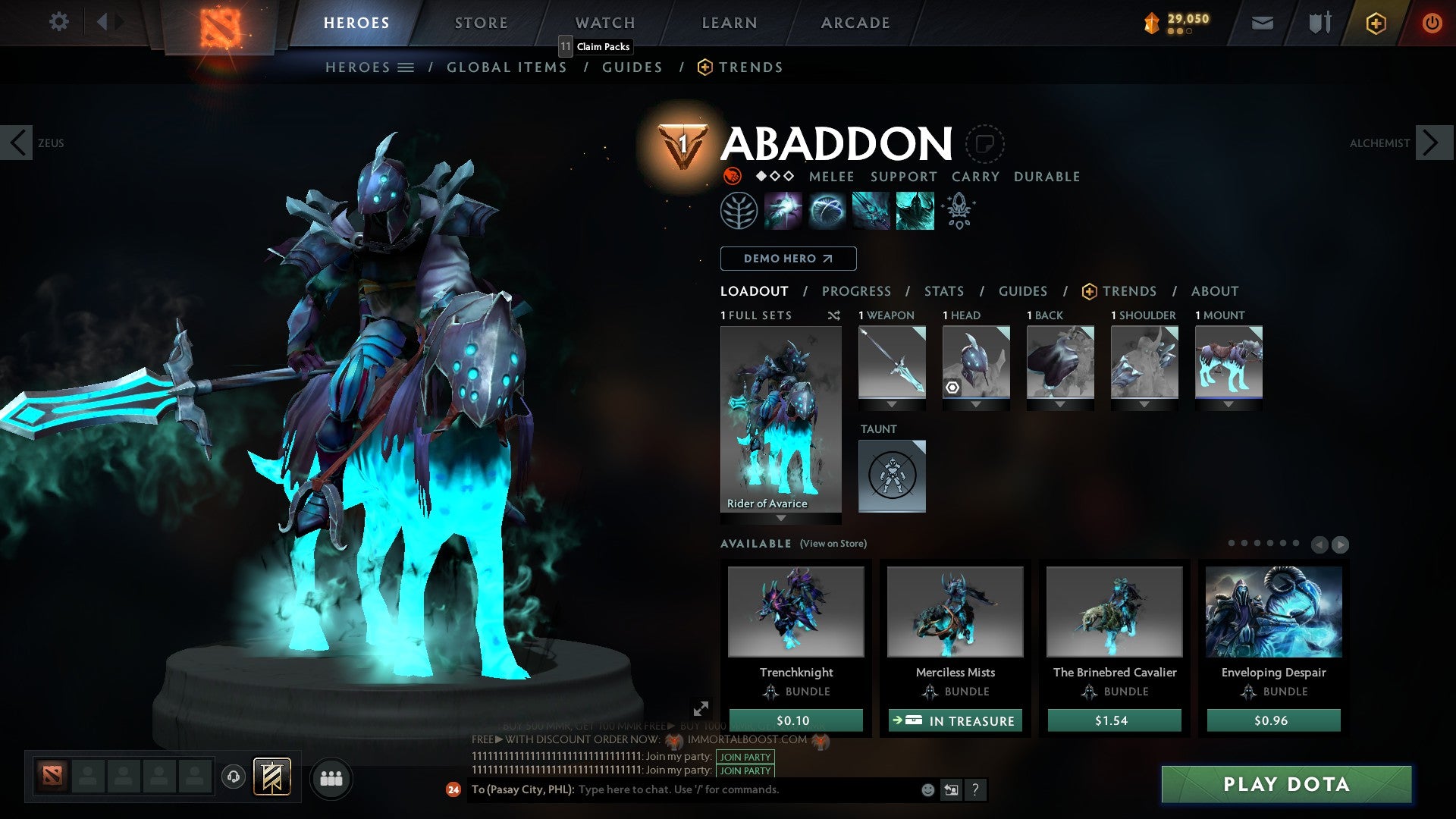Open the Rider of Avarice dropdown arrow
The image size is (1456, 819).
(780, 519)
